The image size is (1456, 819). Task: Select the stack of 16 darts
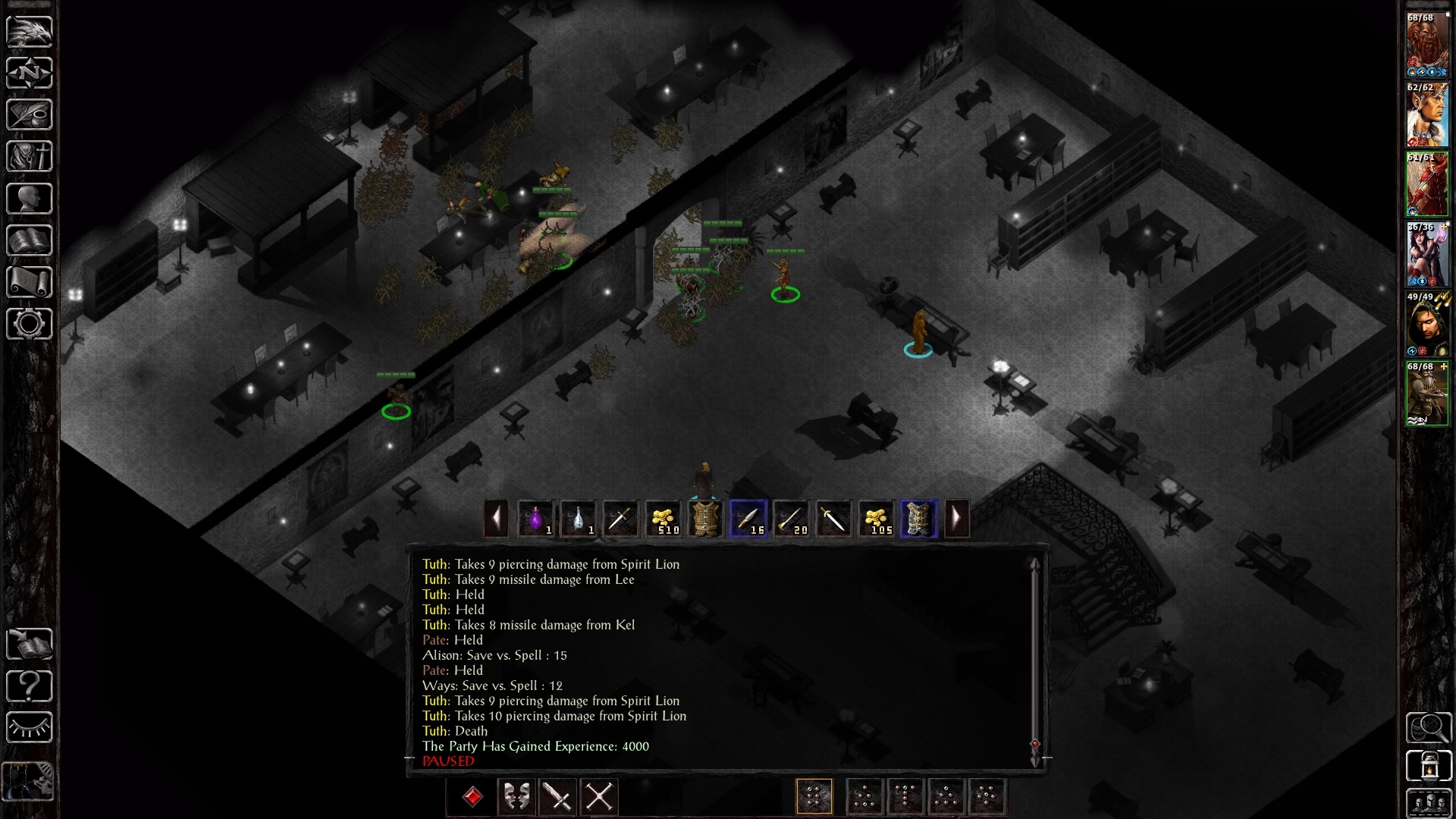click(748, 519)
